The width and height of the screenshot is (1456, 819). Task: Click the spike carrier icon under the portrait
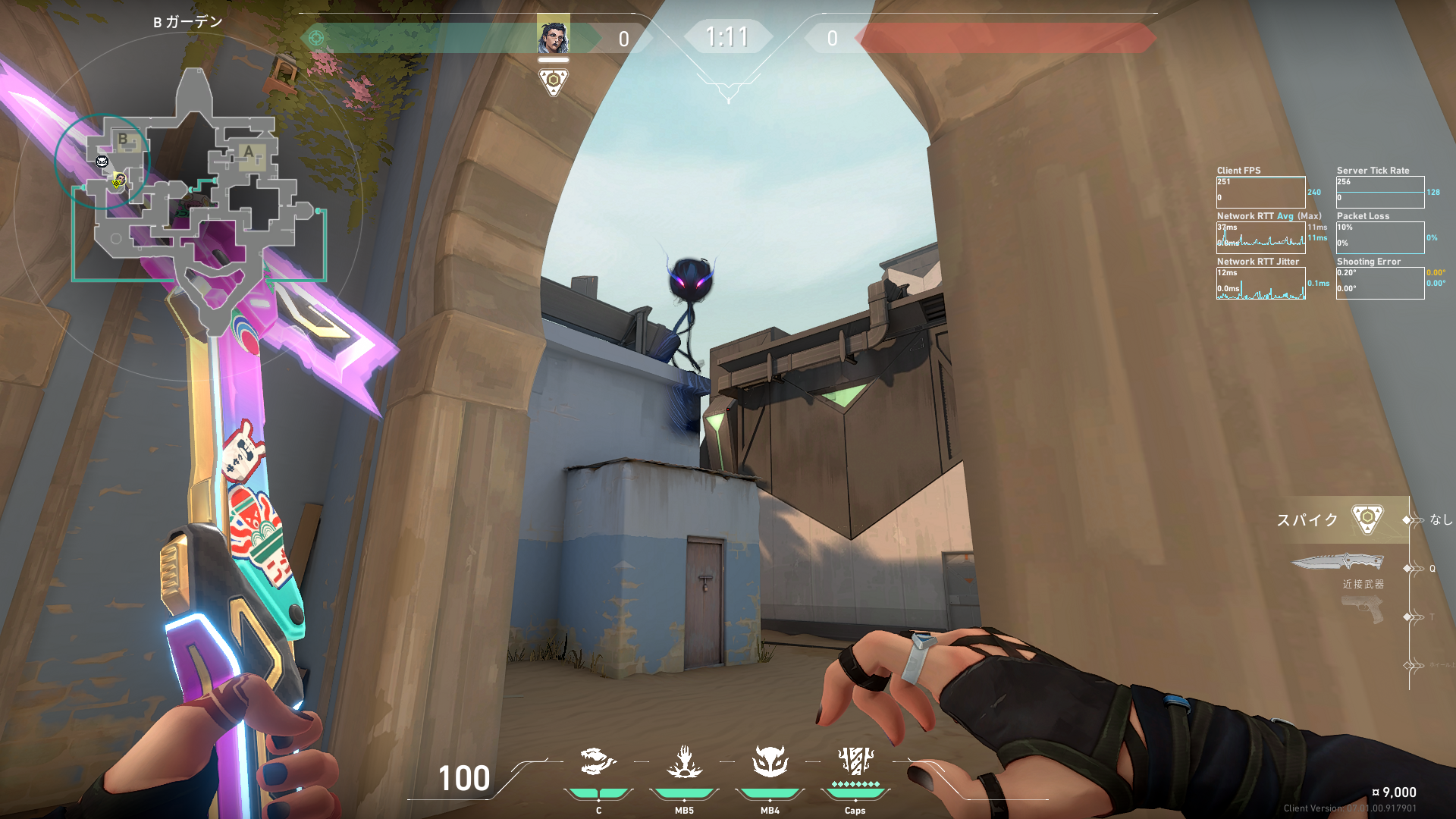(x=553, y=81)
